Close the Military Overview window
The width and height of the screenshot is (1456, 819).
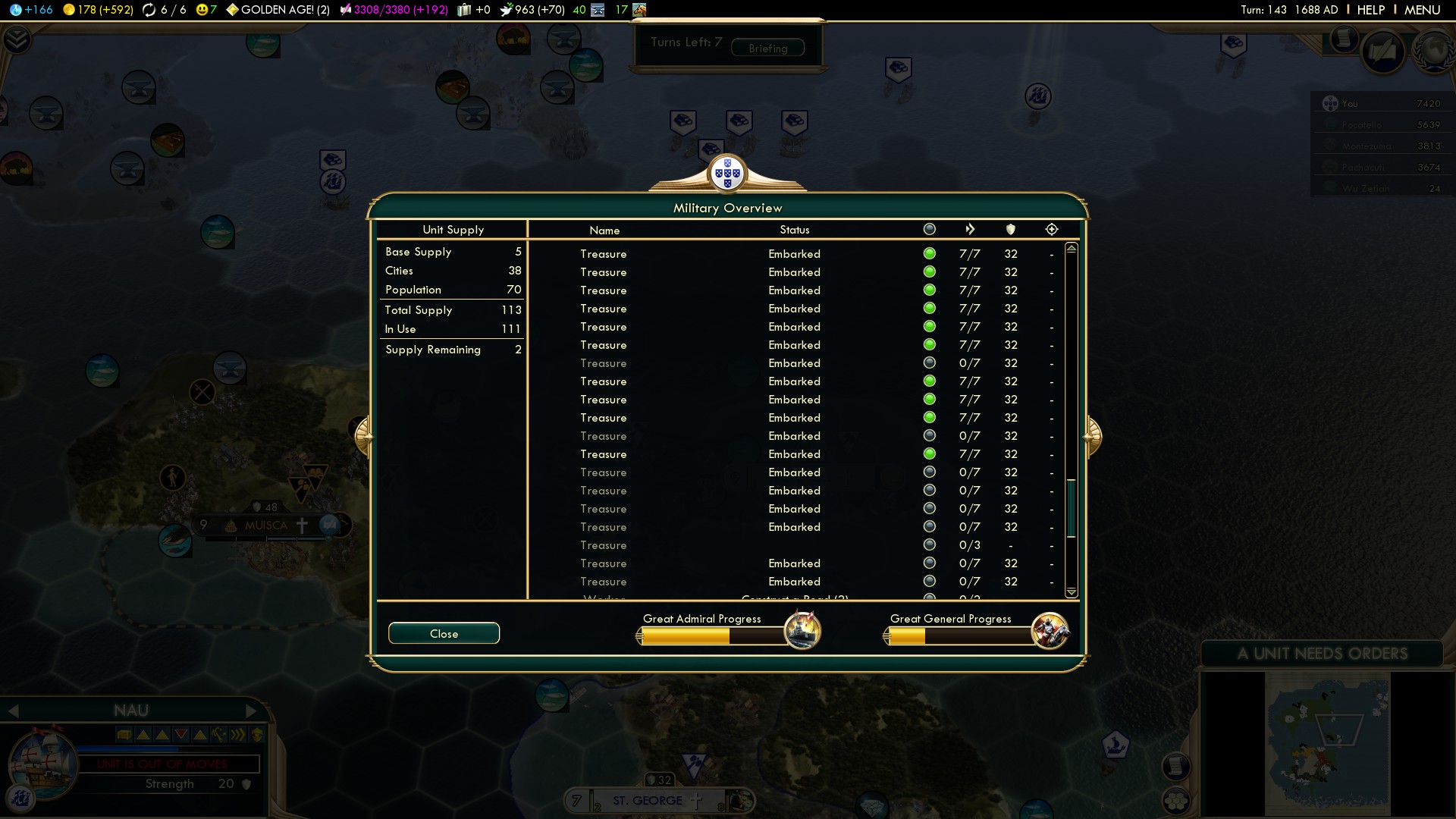pos(444,633)
